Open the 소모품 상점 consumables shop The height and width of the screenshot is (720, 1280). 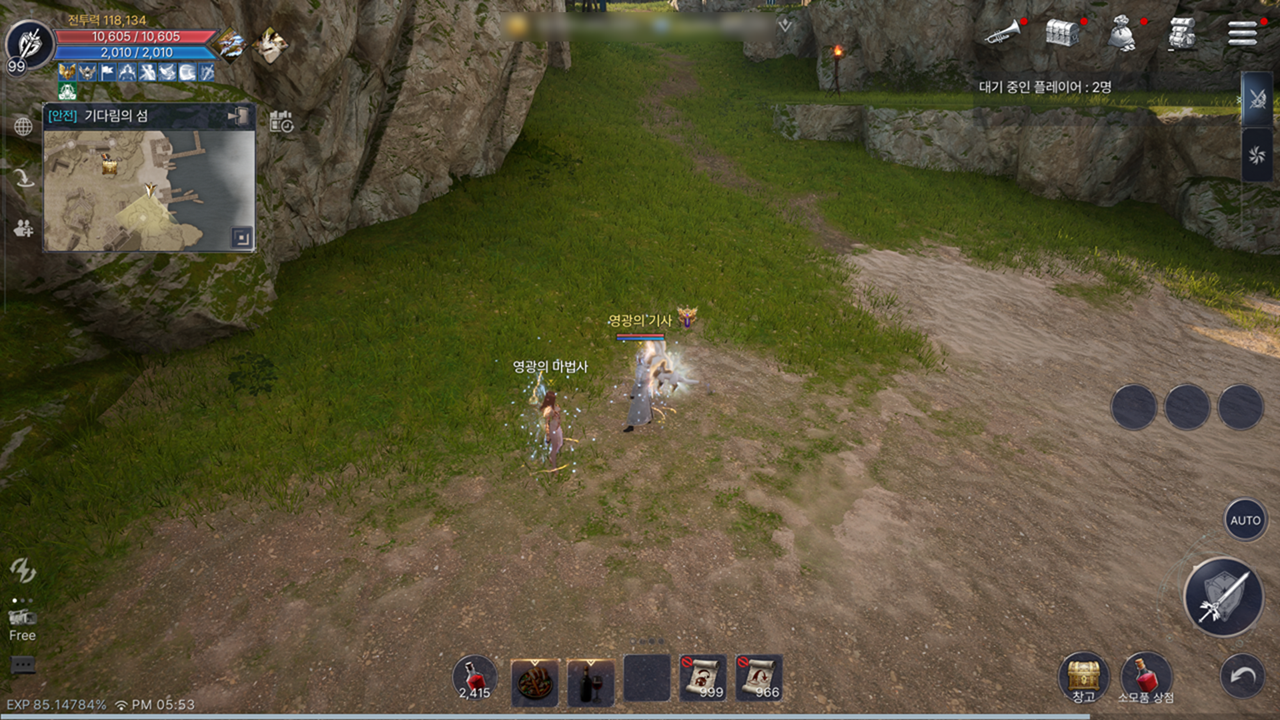pyautogui.click(x=1146, y=677)
